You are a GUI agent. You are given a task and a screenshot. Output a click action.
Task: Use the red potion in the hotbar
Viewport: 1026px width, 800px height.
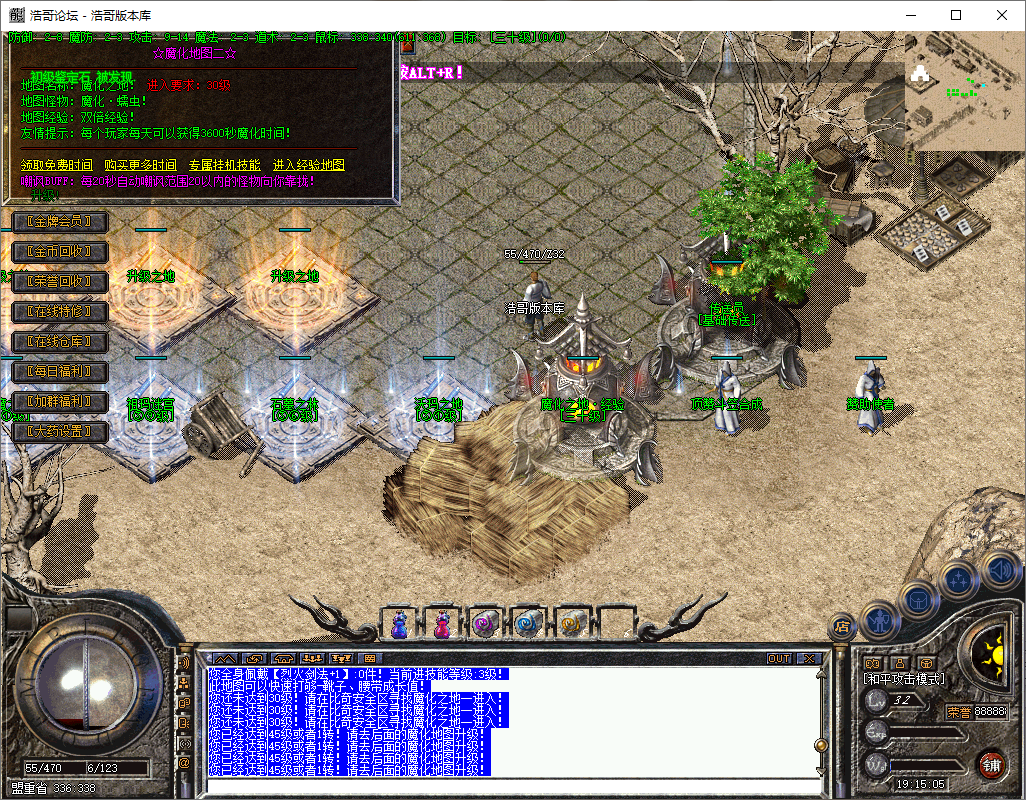click(441, 624)
